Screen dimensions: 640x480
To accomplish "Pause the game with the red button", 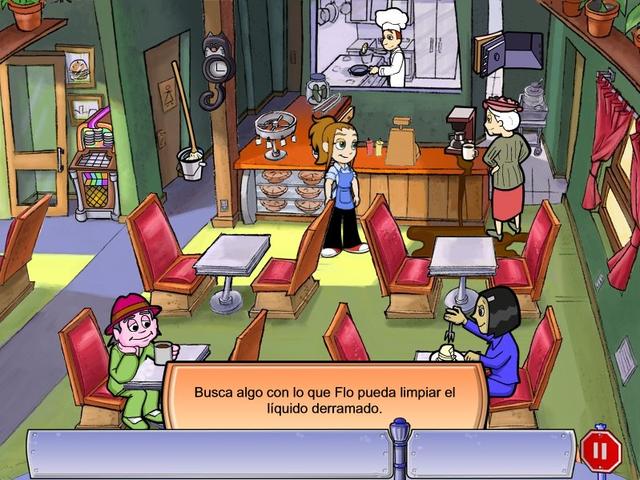I will 600,451.
